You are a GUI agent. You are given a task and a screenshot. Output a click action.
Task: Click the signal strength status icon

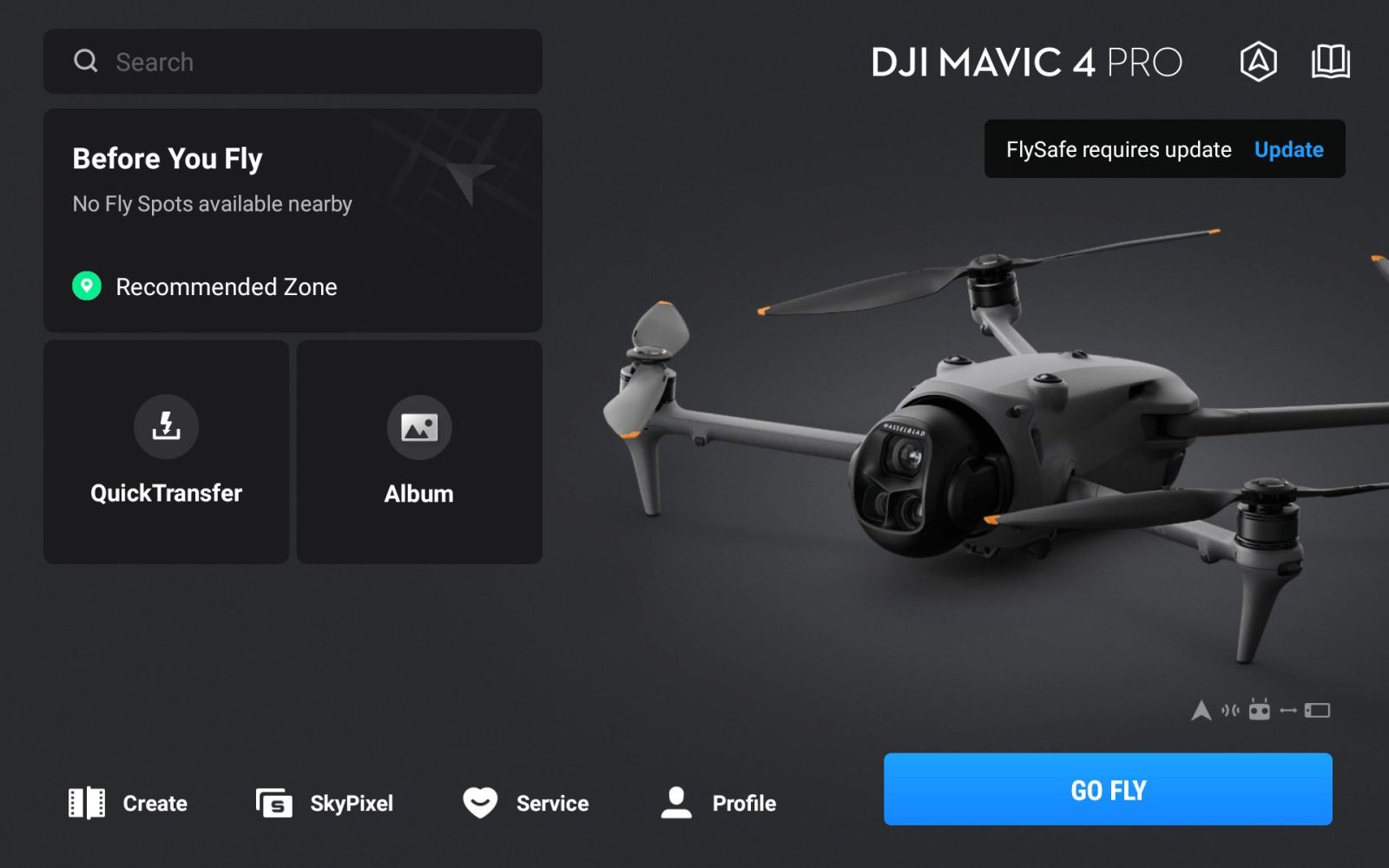pos(1230,709)
